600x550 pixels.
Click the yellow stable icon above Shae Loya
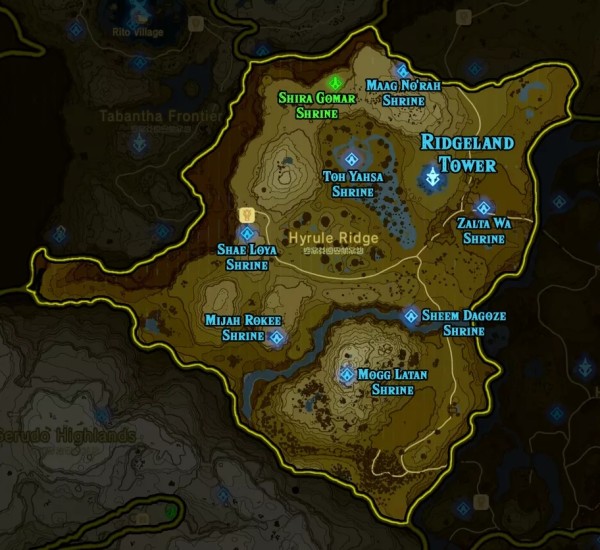(245, 214)
